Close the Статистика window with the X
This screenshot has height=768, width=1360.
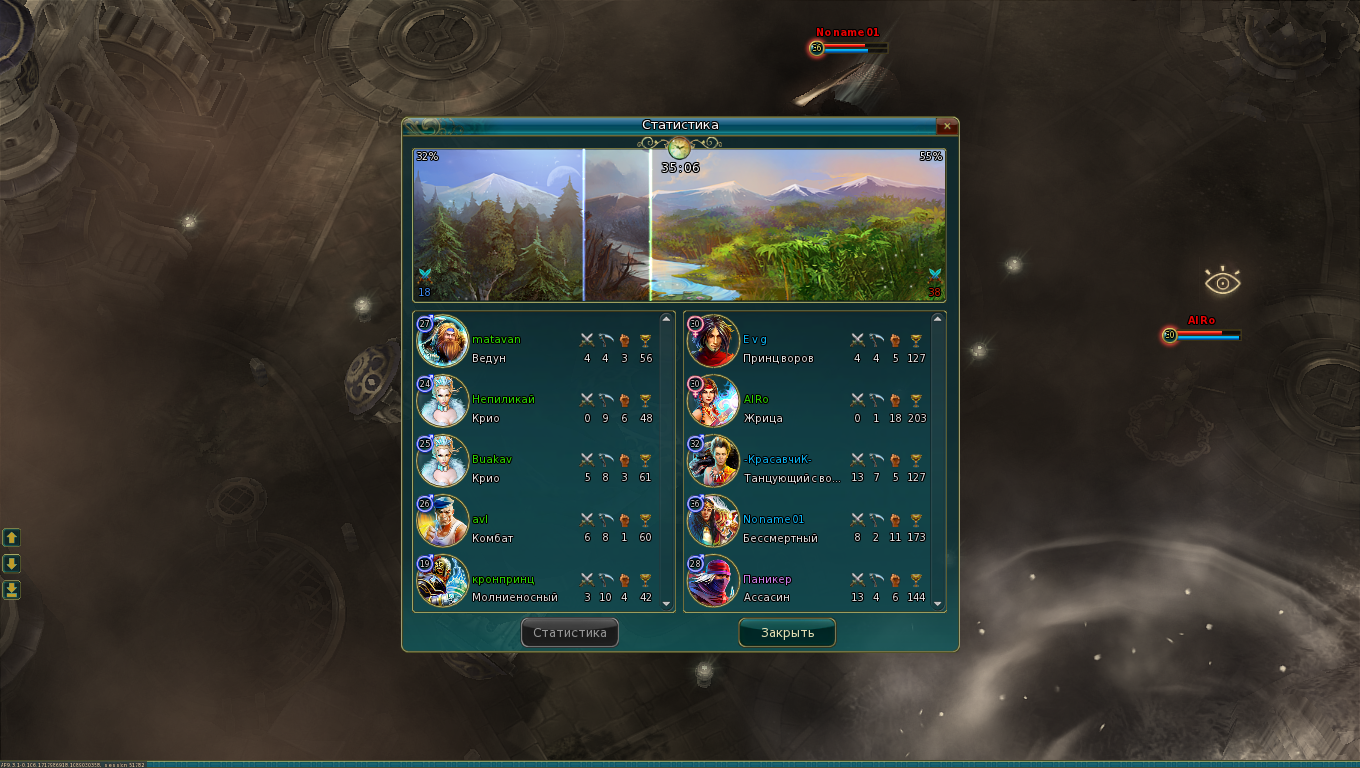click(946, 126)
